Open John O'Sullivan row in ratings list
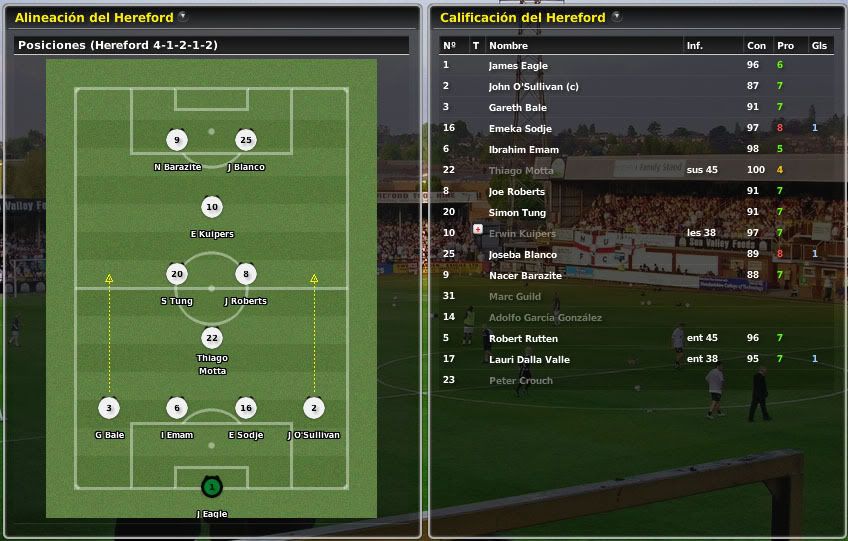 pos(533,87)
